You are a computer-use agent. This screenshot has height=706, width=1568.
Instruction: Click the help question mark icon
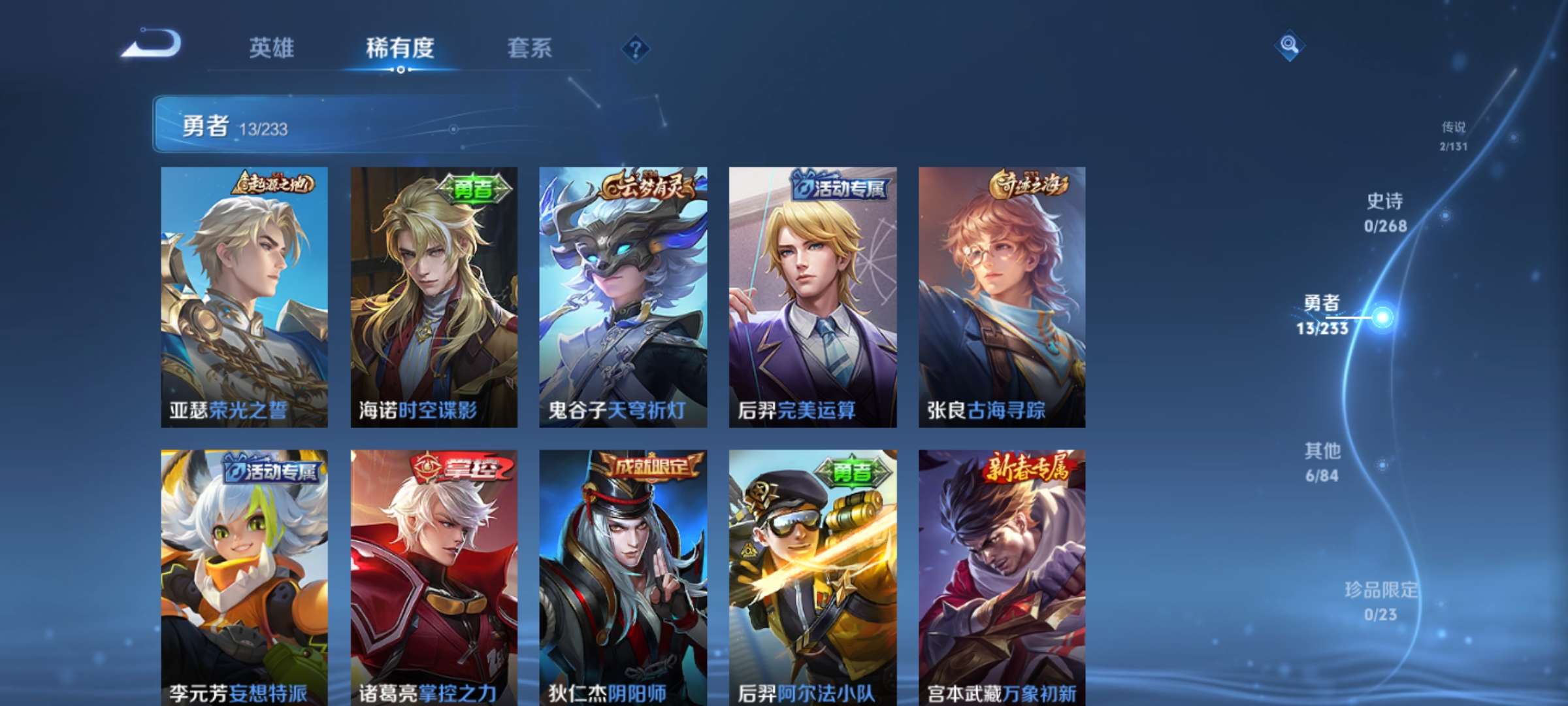coord(634,48)
